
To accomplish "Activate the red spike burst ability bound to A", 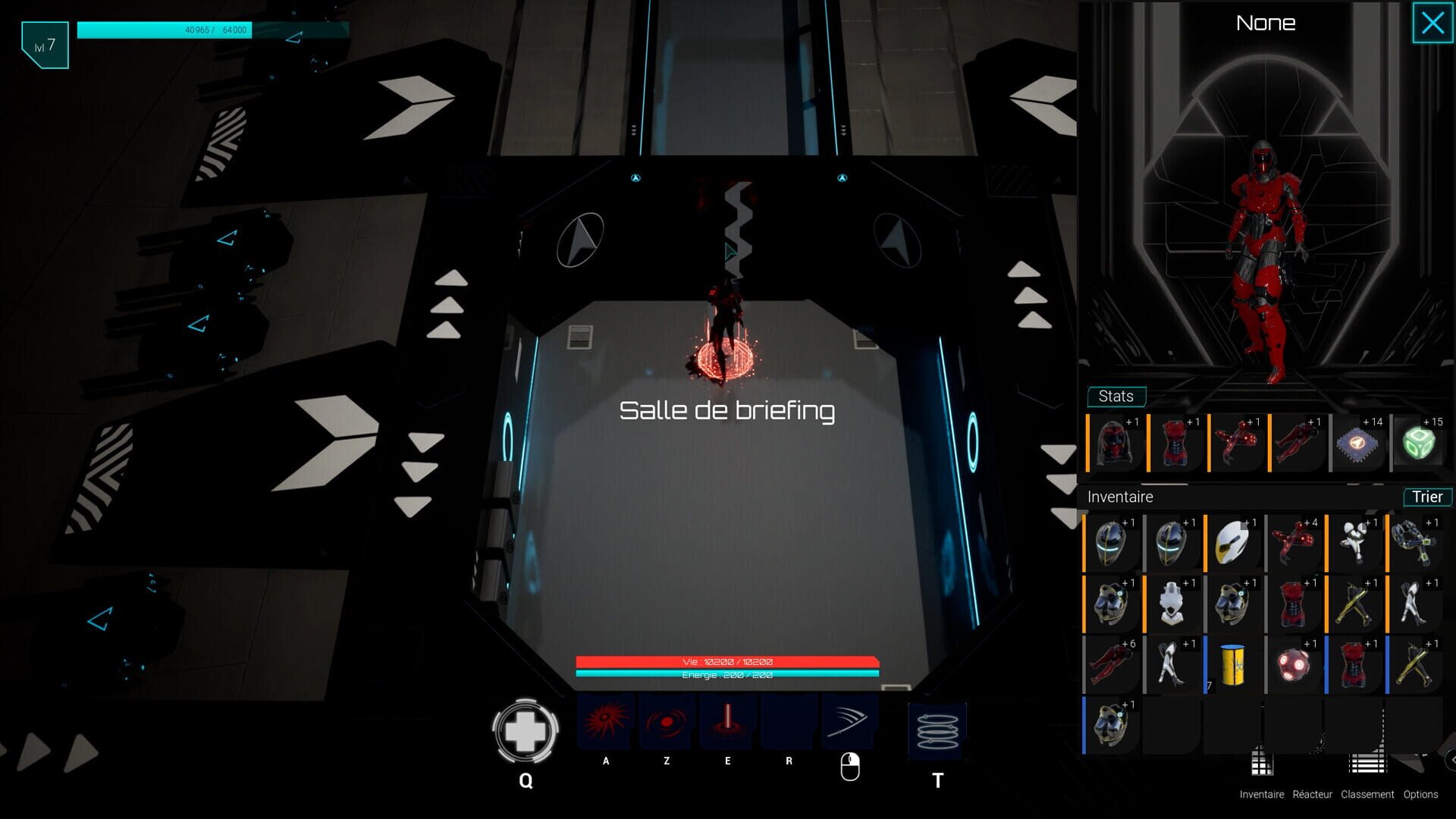I will pos(604,722).
